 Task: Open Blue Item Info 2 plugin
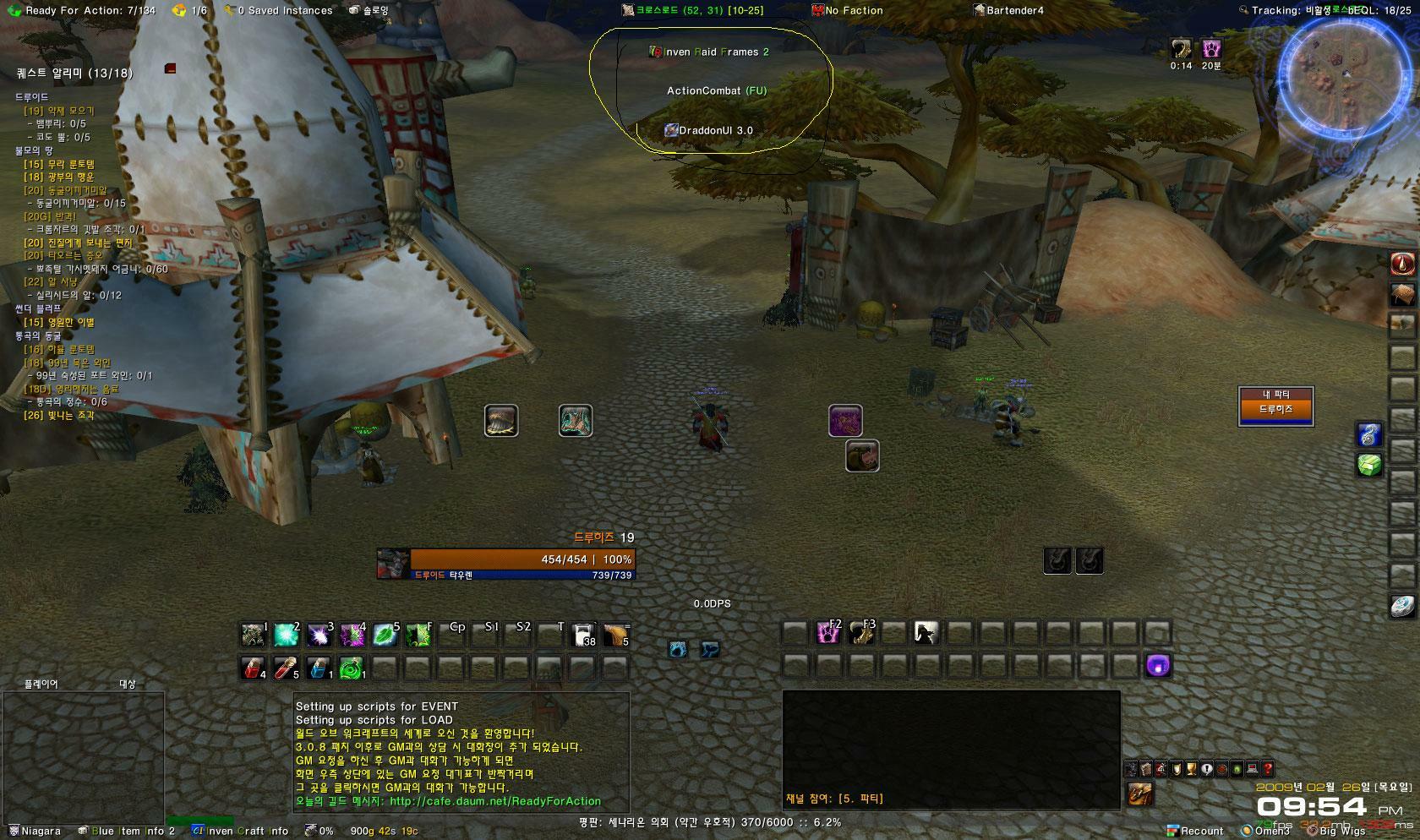click(127, 831)
